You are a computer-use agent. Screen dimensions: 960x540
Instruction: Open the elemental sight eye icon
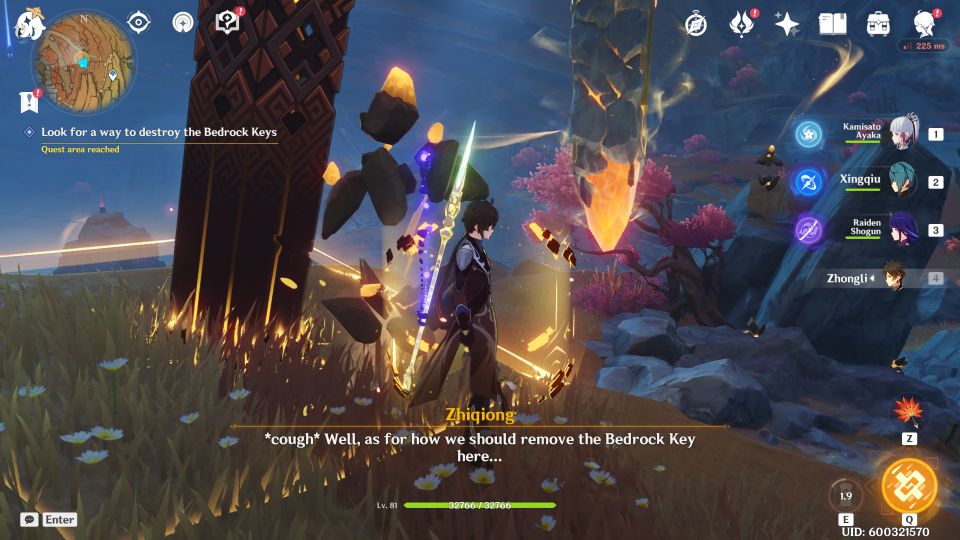click(139, 22)
